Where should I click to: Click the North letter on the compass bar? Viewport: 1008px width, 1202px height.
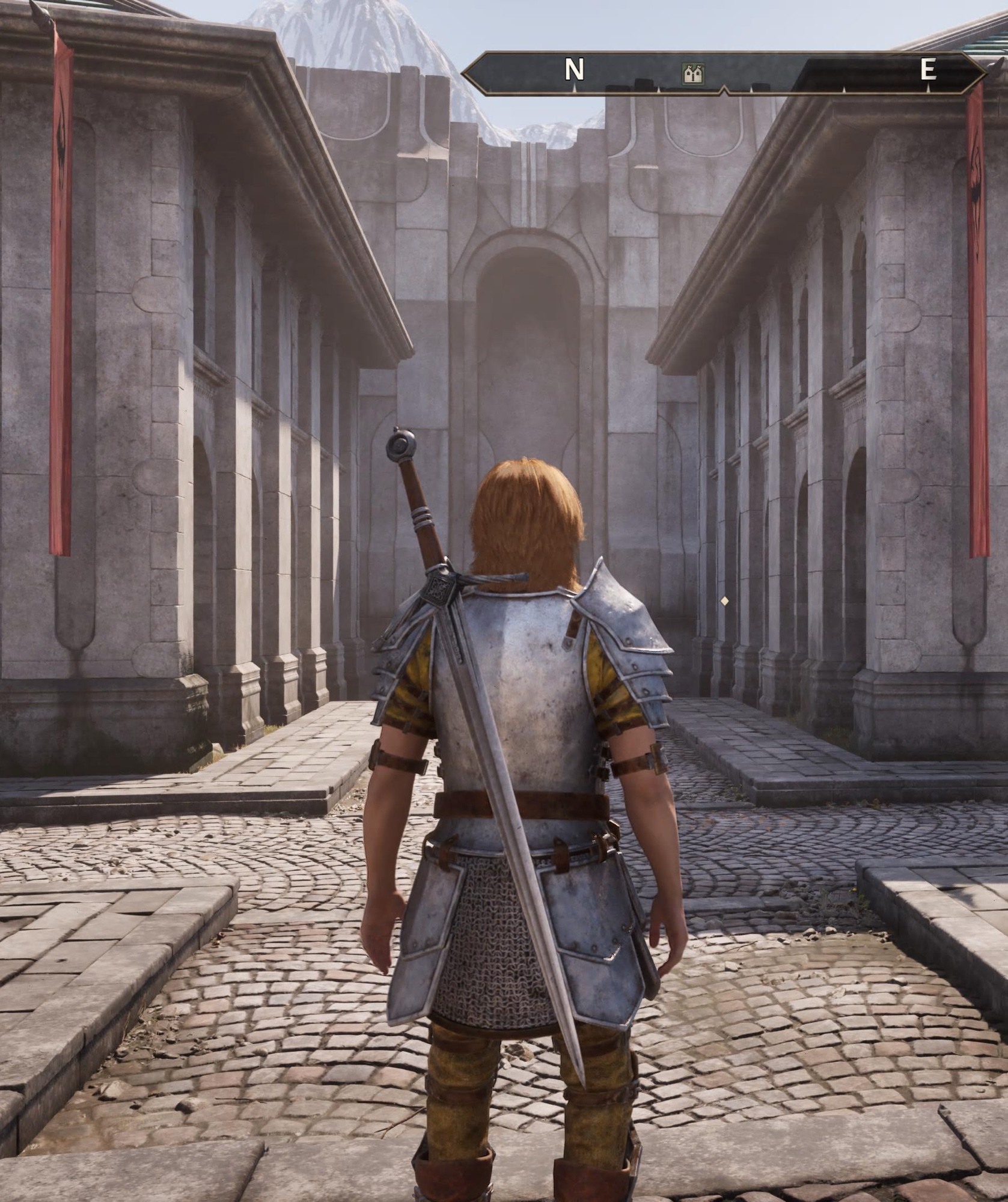pyautogui.click(x=574, y=71)
